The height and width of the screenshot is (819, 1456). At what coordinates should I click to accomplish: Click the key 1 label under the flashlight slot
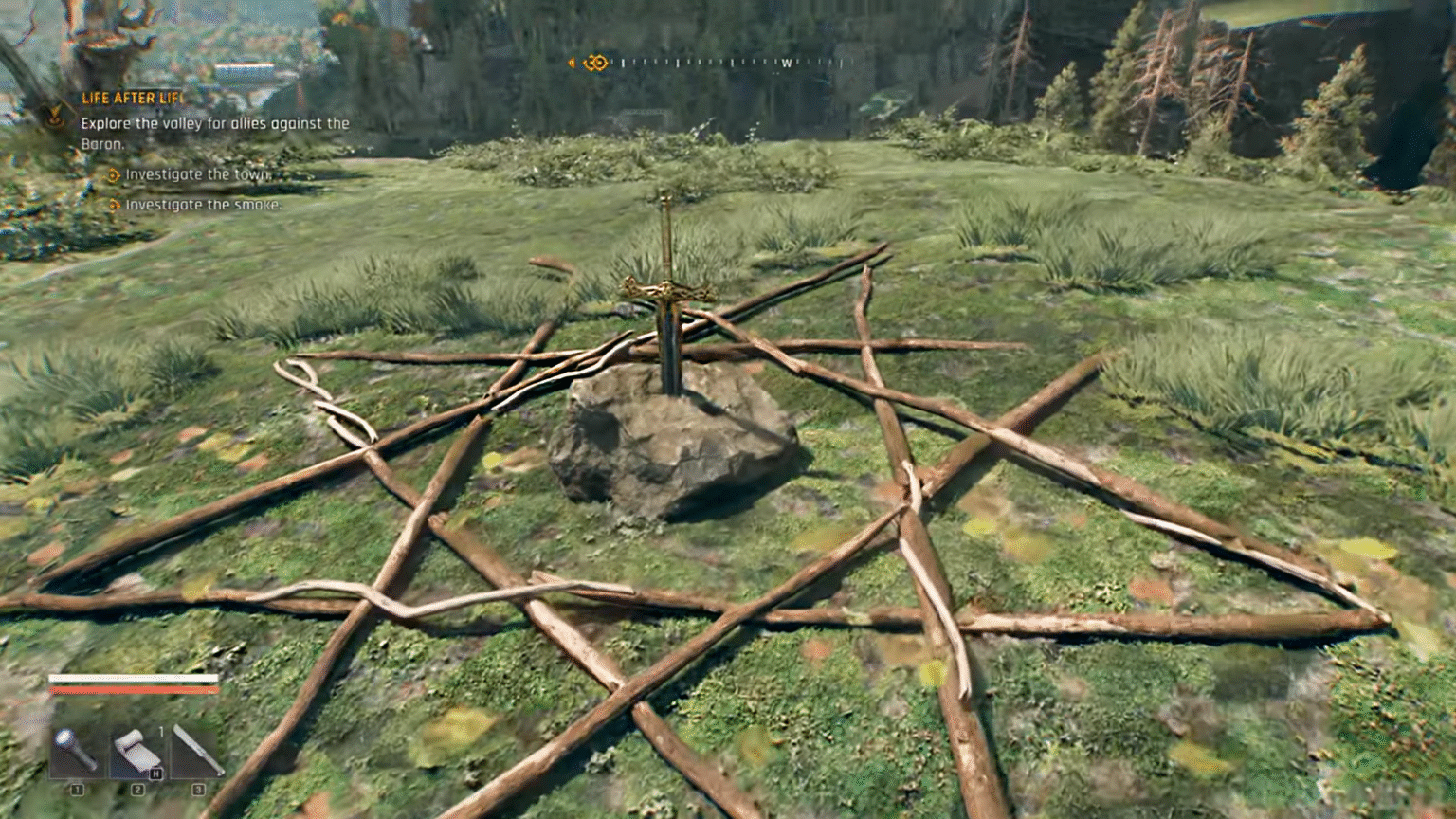click(78, 790)
